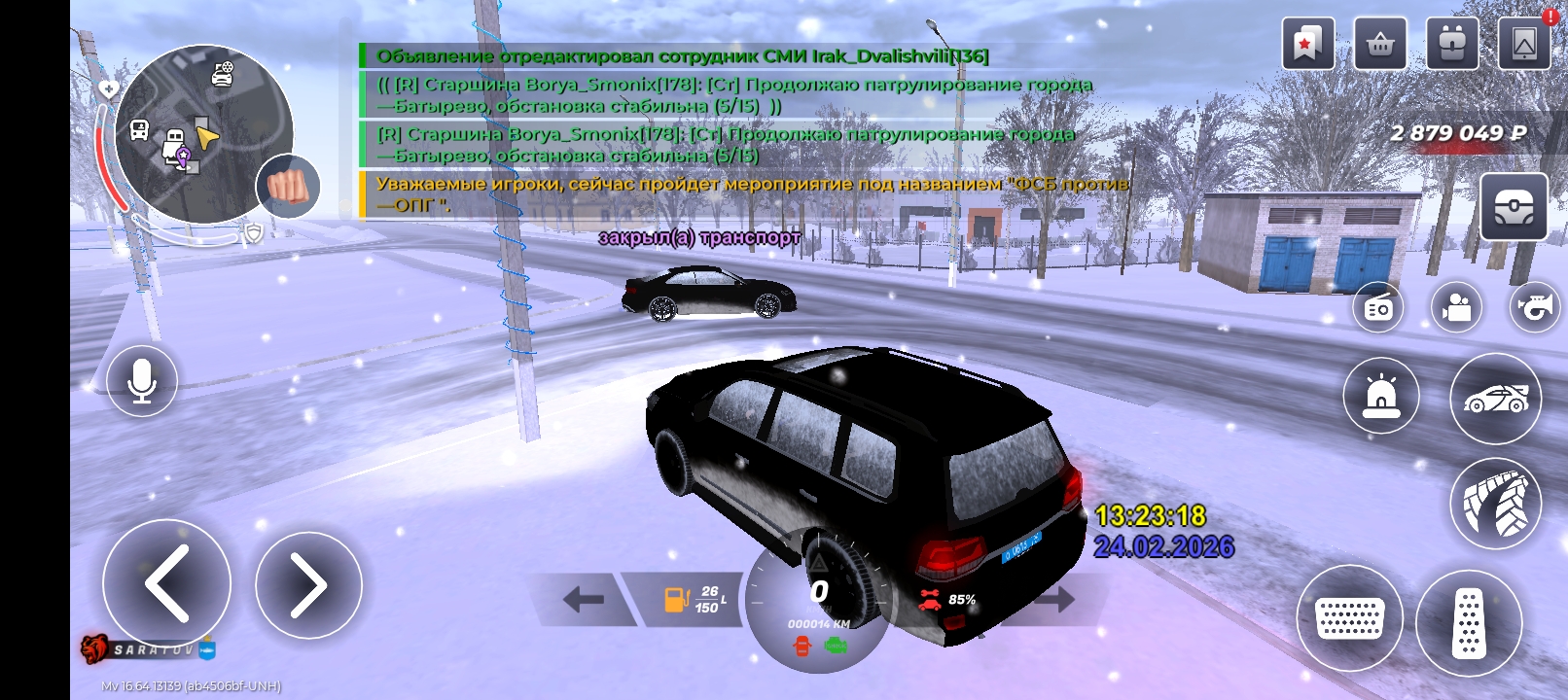Toggle the hazard lights triangle on speedometer
This screenshot has width=1568, height=700.
[x=819, y=563]
